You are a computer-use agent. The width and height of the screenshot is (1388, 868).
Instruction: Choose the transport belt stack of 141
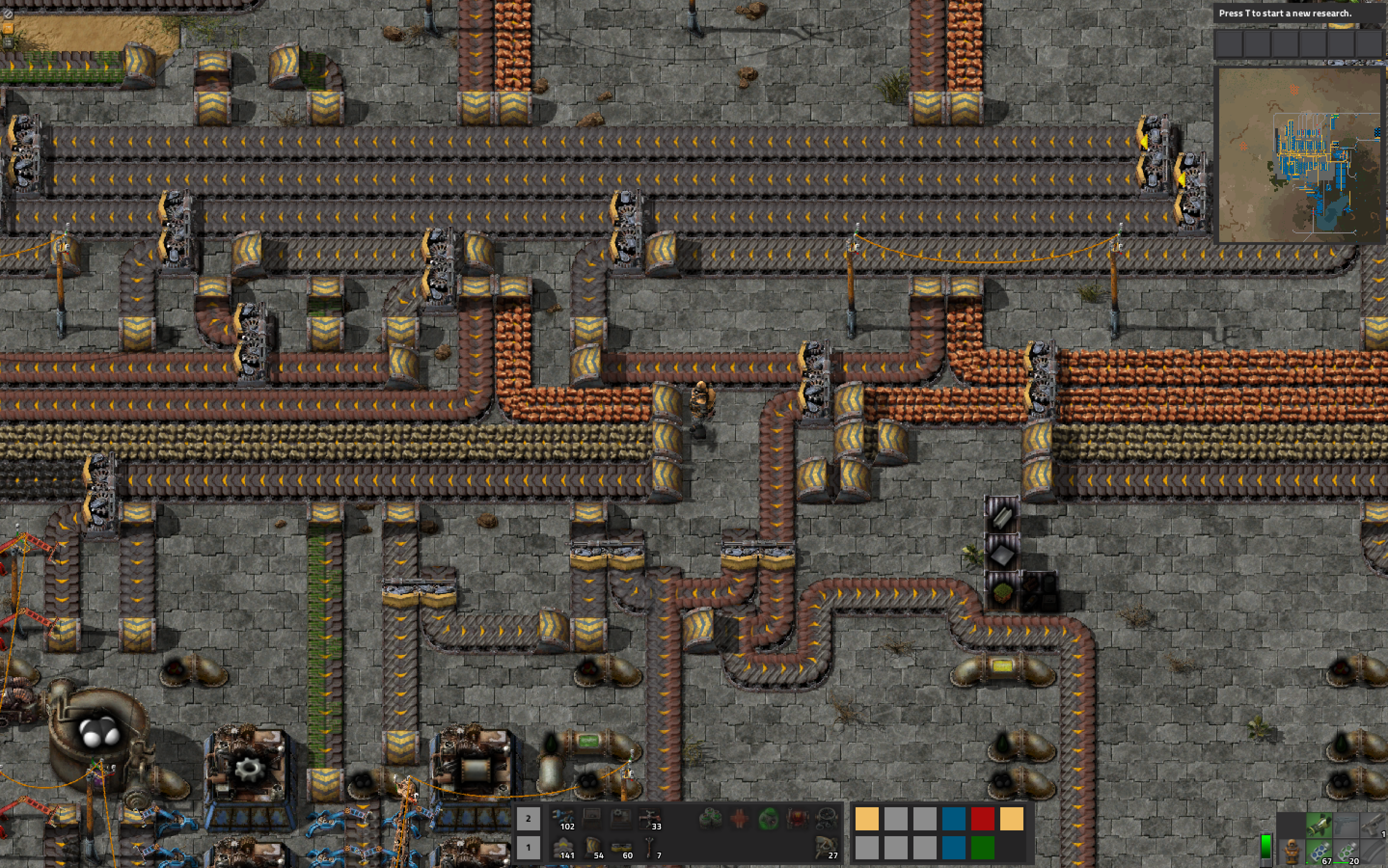point(563,847)
